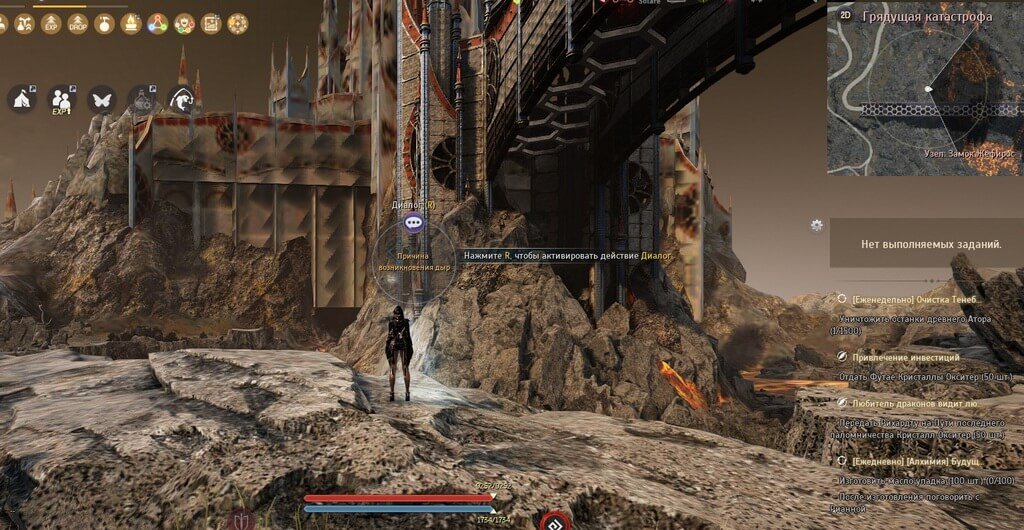The height and width of the screenshot is (530, 1024).
Task: Click the potion with gear icon
Action: (141, 98)
